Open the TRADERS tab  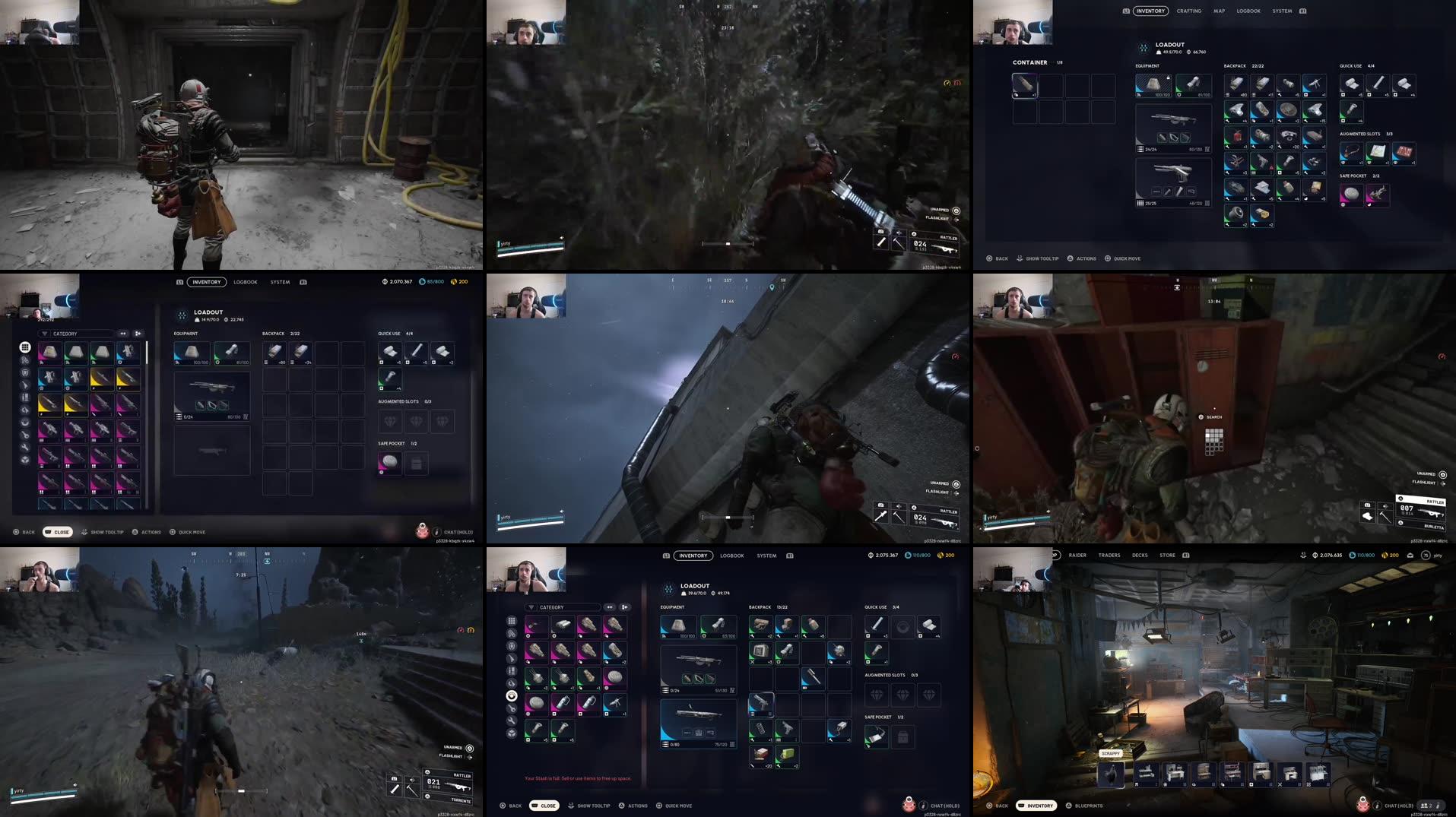[1109, 555]
